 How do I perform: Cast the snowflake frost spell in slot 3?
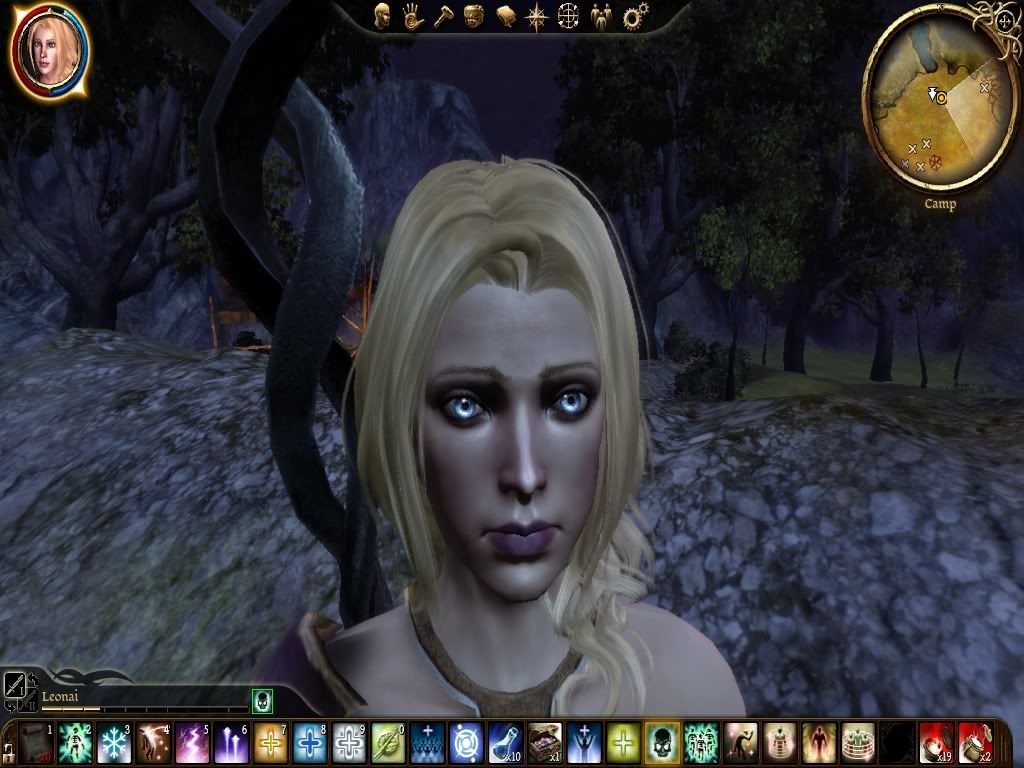tap(114, 742)
